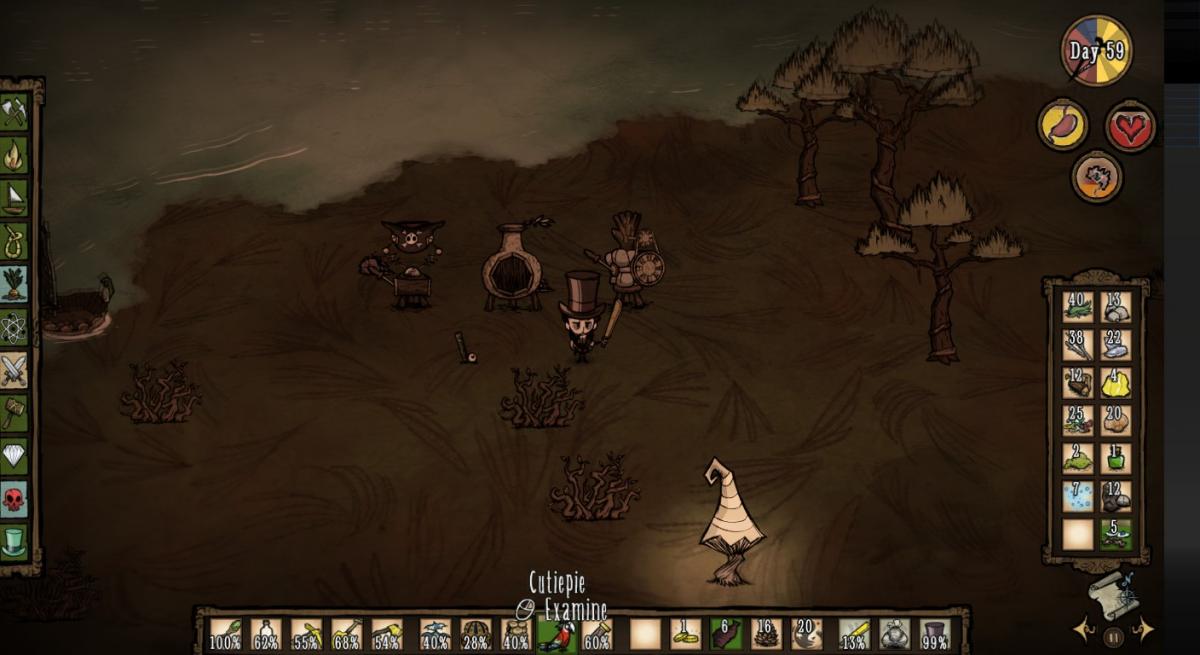Open the Refine diamond crafting tab
The height and width of the screenshot is (655, 1200).
click(x=14, y=455)
